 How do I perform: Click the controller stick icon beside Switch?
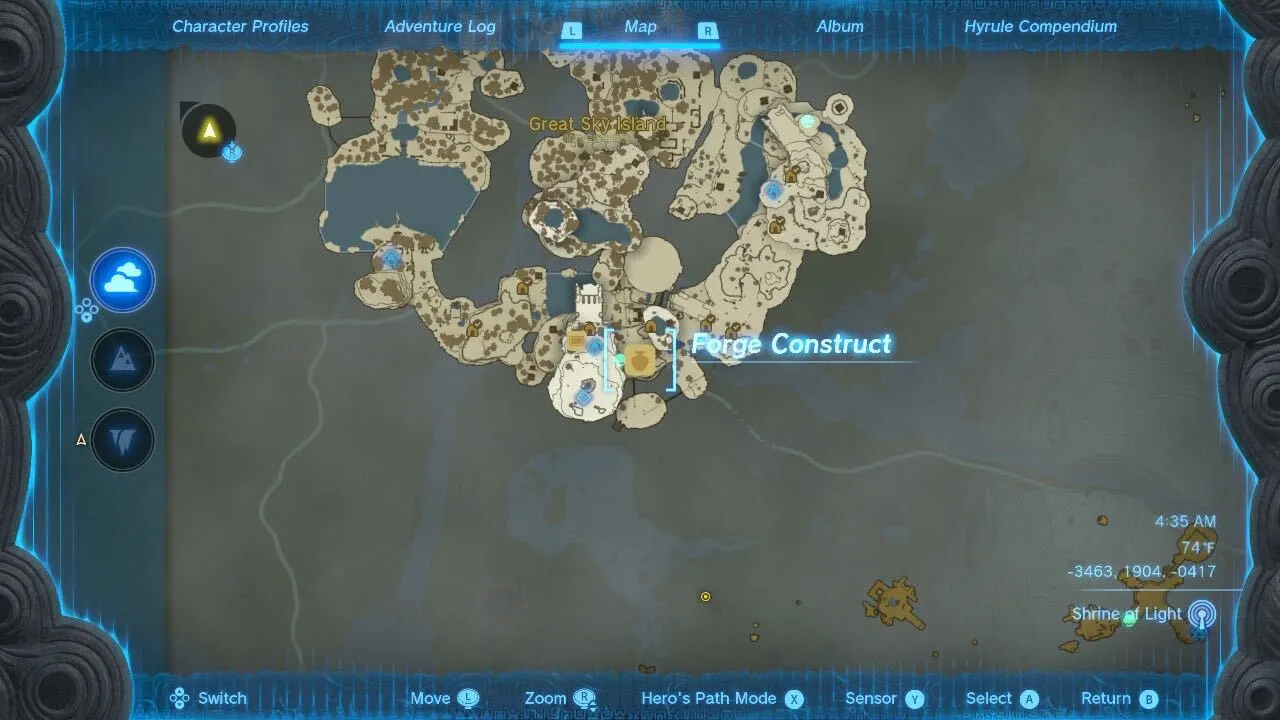[x=180, y=697]
